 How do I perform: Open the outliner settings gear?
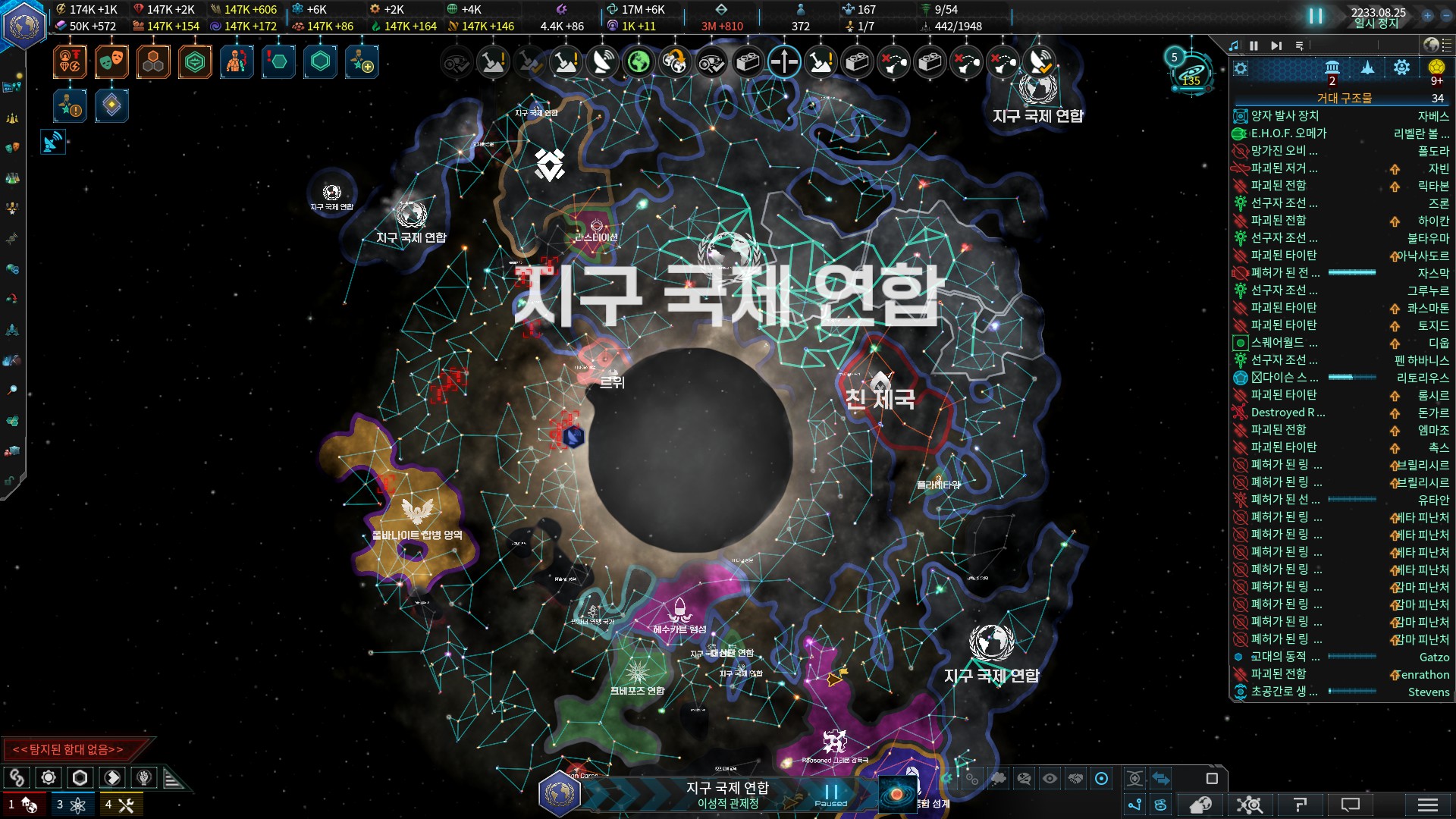(x=1241, y=69)
